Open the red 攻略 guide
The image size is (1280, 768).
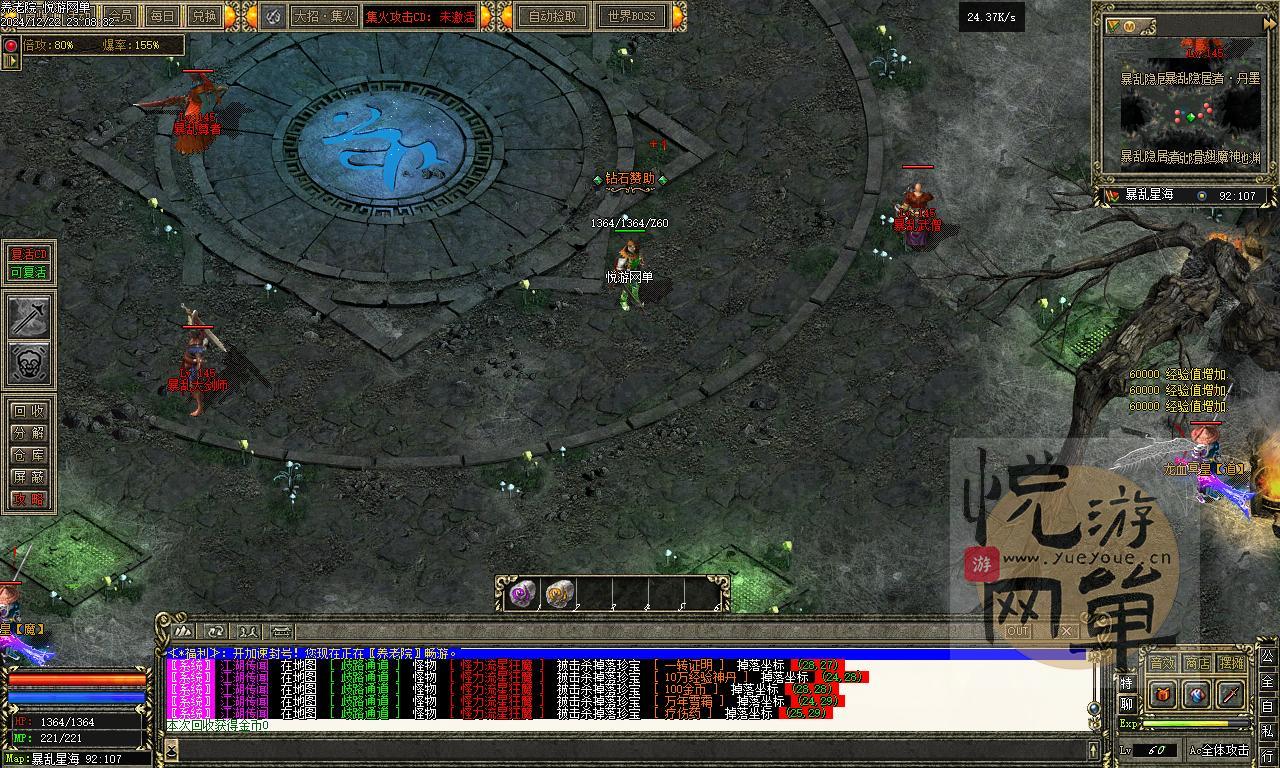(29, 499)
